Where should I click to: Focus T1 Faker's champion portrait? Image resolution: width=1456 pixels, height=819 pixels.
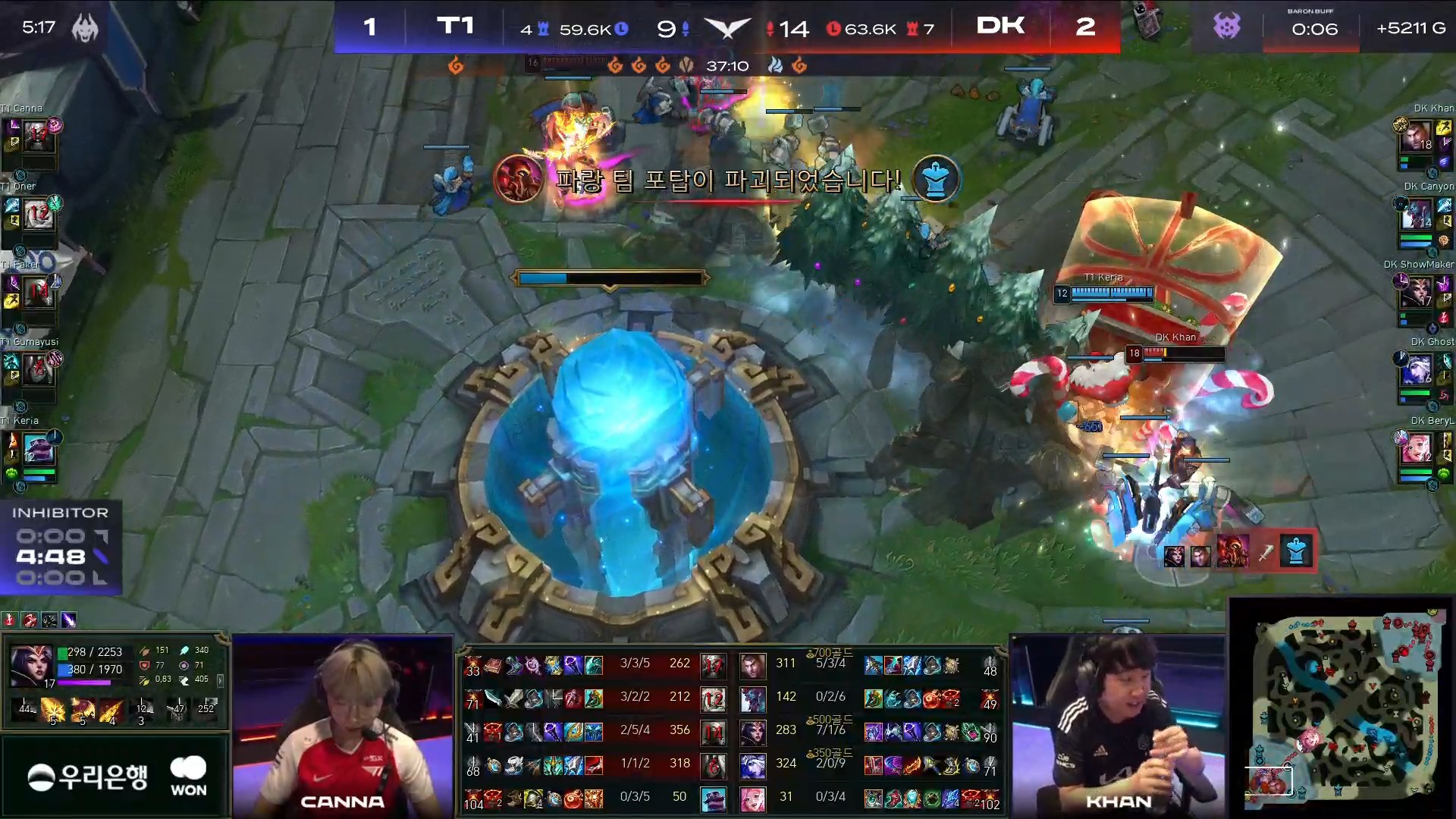point(37,293)
